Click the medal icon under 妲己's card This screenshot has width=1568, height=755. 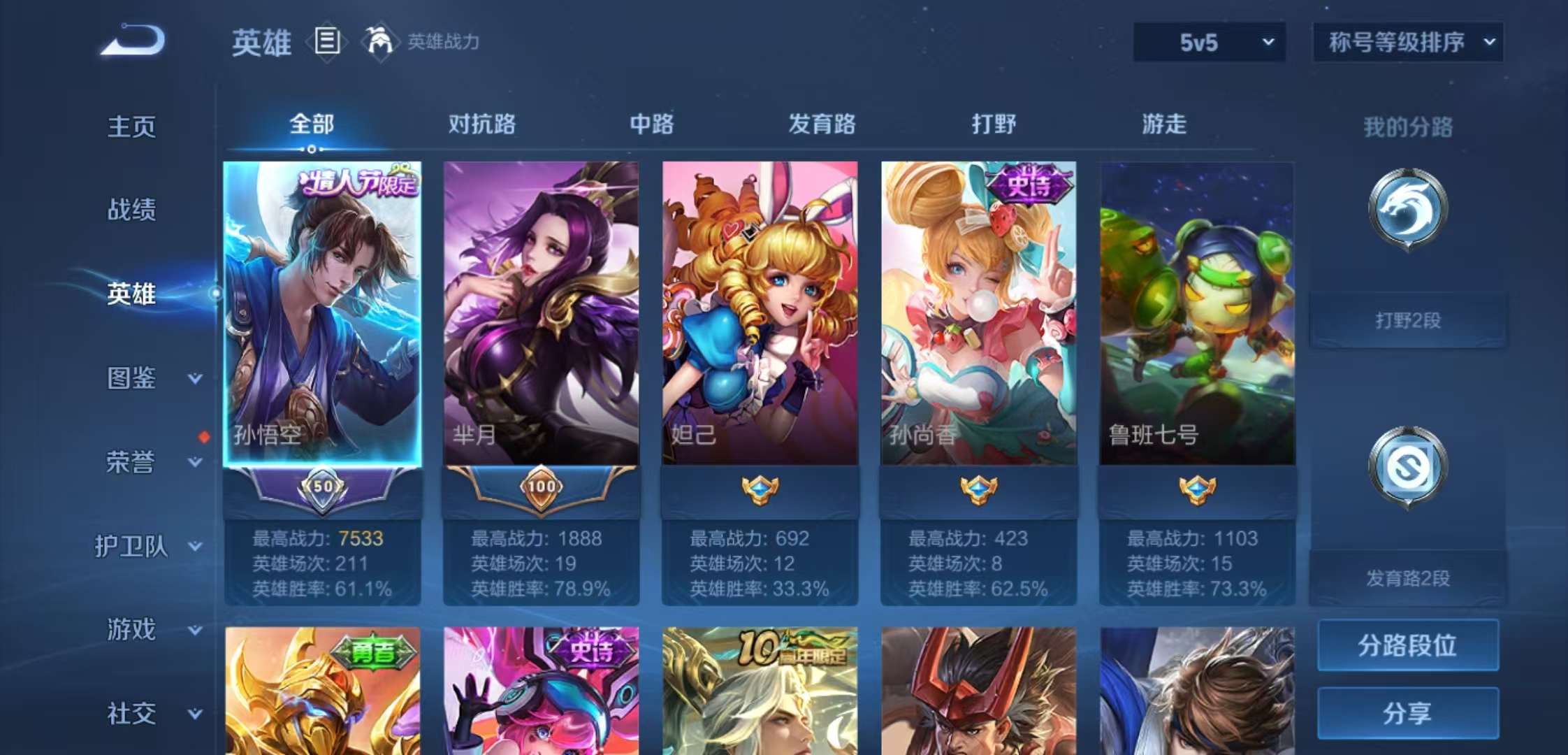click(x=759, y=491)
